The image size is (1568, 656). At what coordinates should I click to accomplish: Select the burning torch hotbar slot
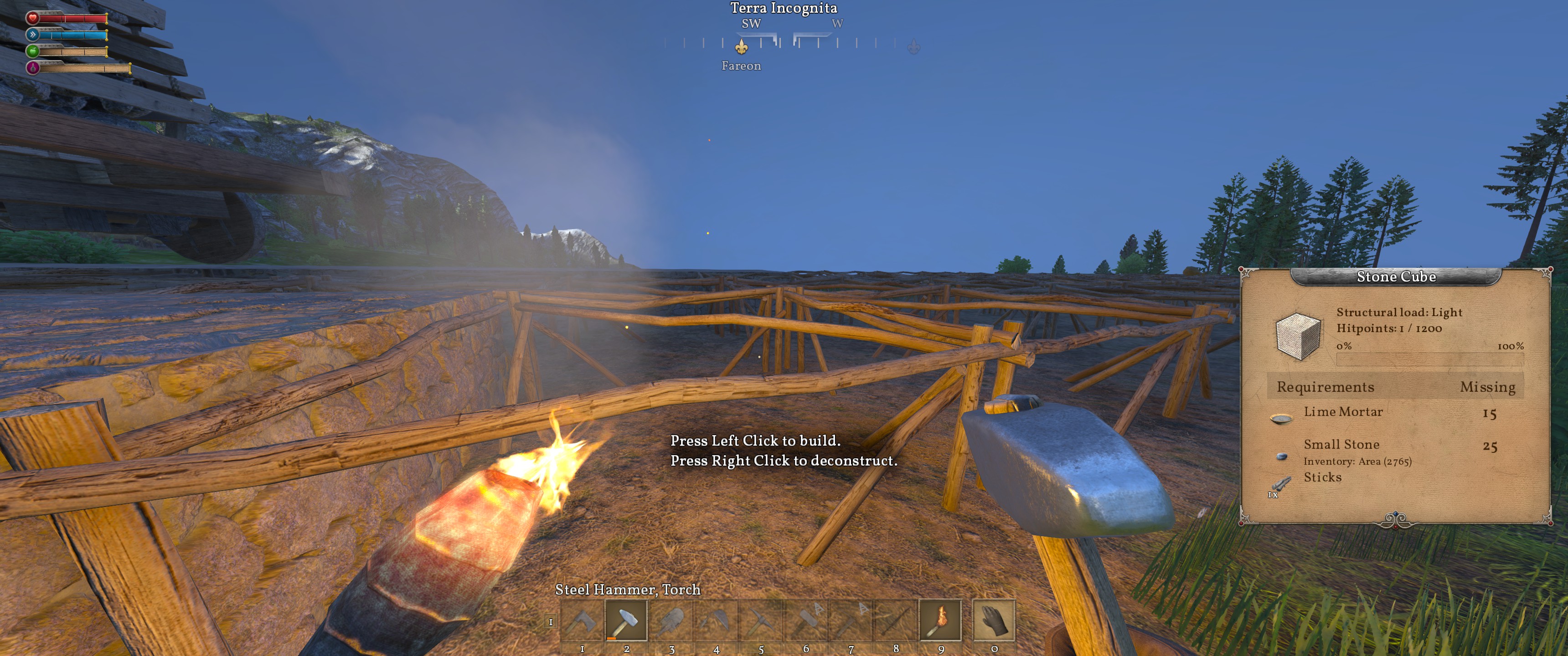pyautogui.click(x=940, y=620)
